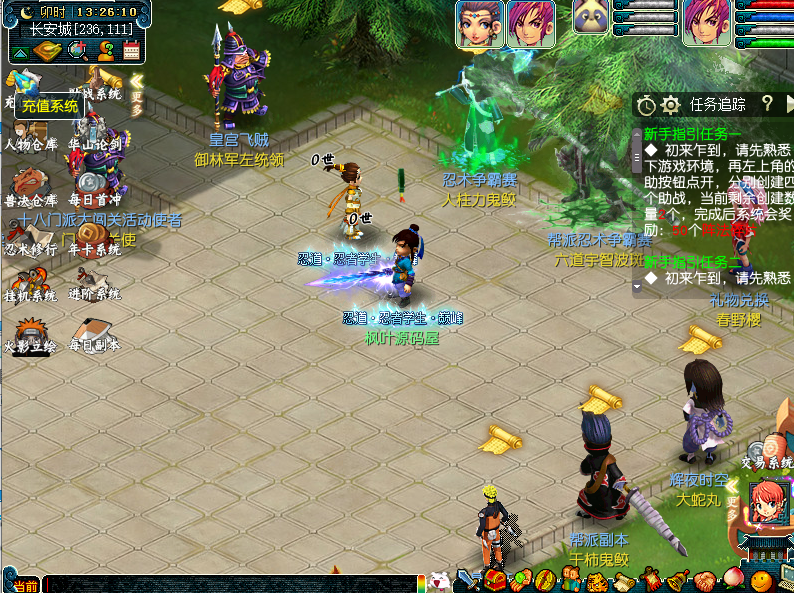Open the 进阶系统 advancement system
Image resolution: width=794 pixels, height=593 pixels.
pos(95,285)
